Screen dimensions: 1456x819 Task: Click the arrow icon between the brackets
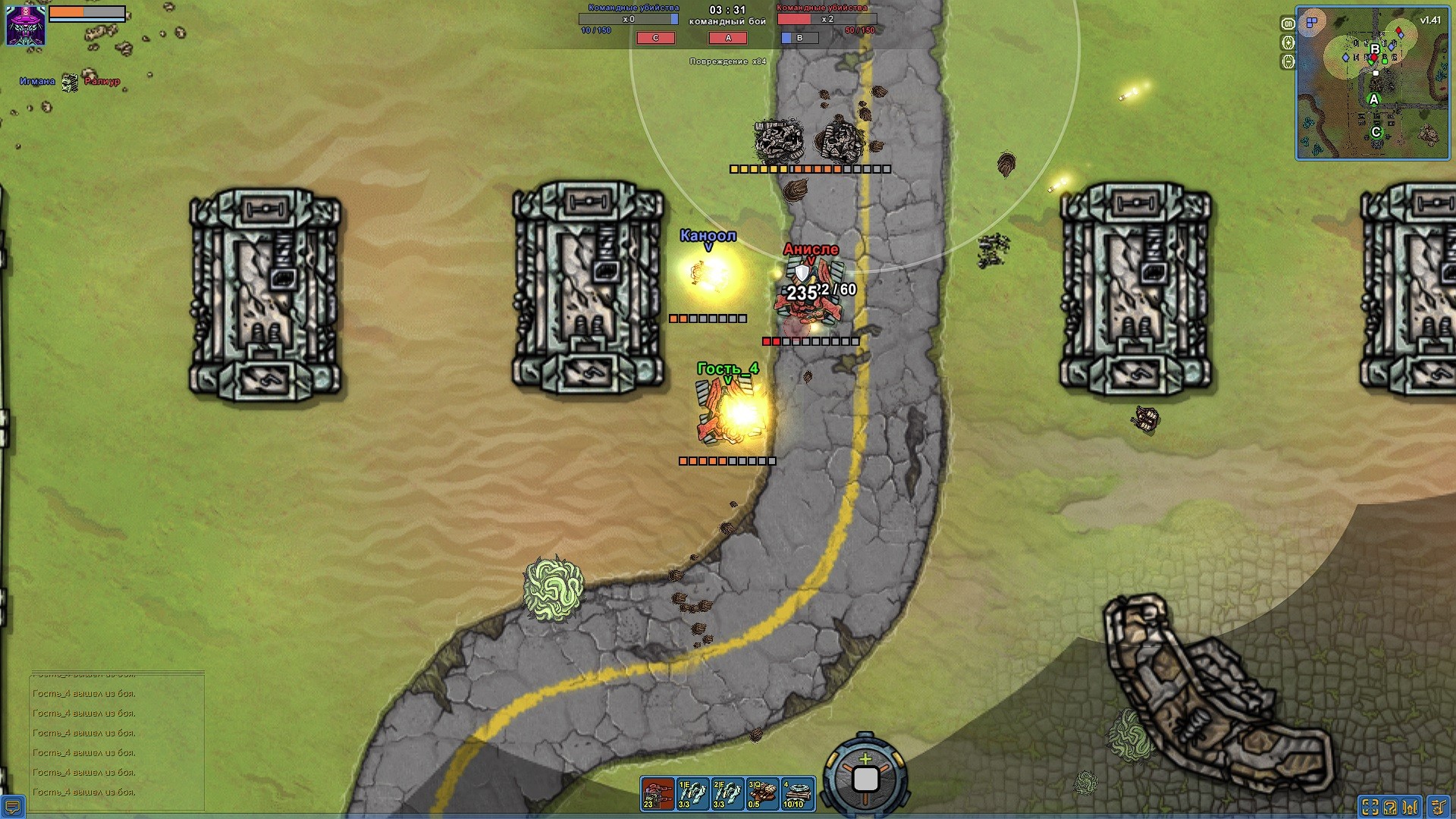tap(1411, 807)
